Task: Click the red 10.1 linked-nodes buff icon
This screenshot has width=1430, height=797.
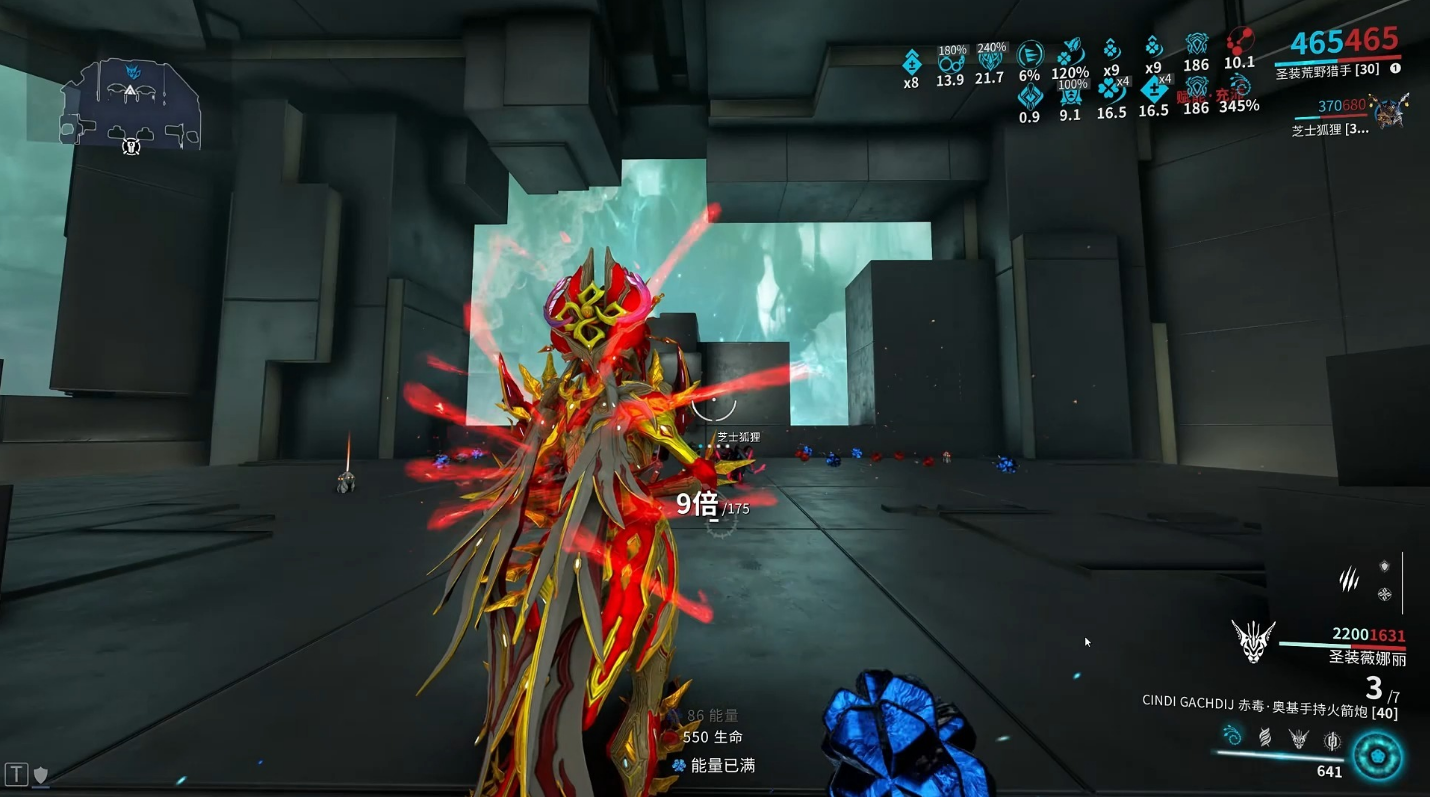Action: 1240,42
